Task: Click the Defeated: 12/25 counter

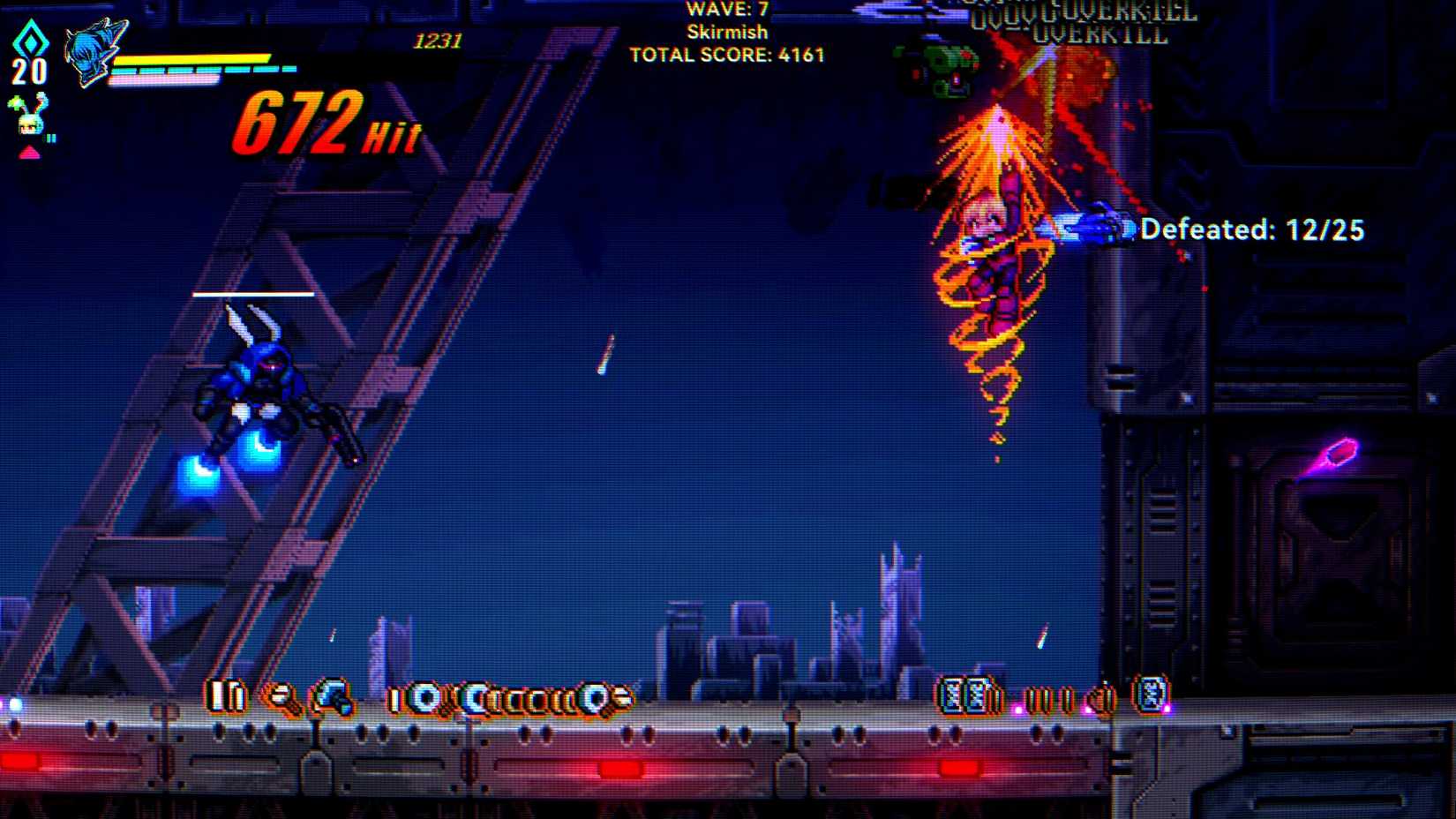Action: 1253,229
